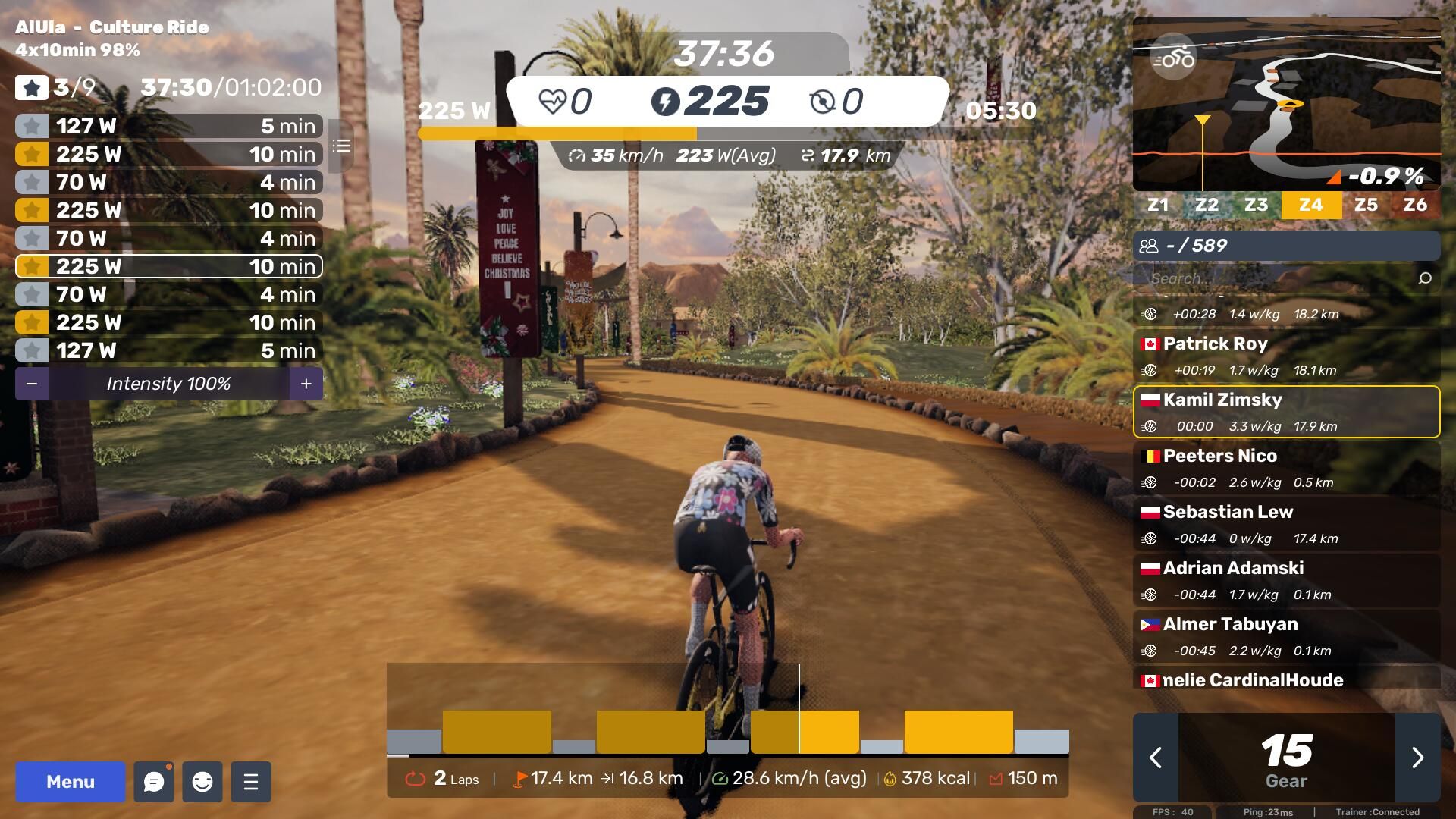
Task: Select Patrick Roy in the rider list
Action: tap(1286, 356)
